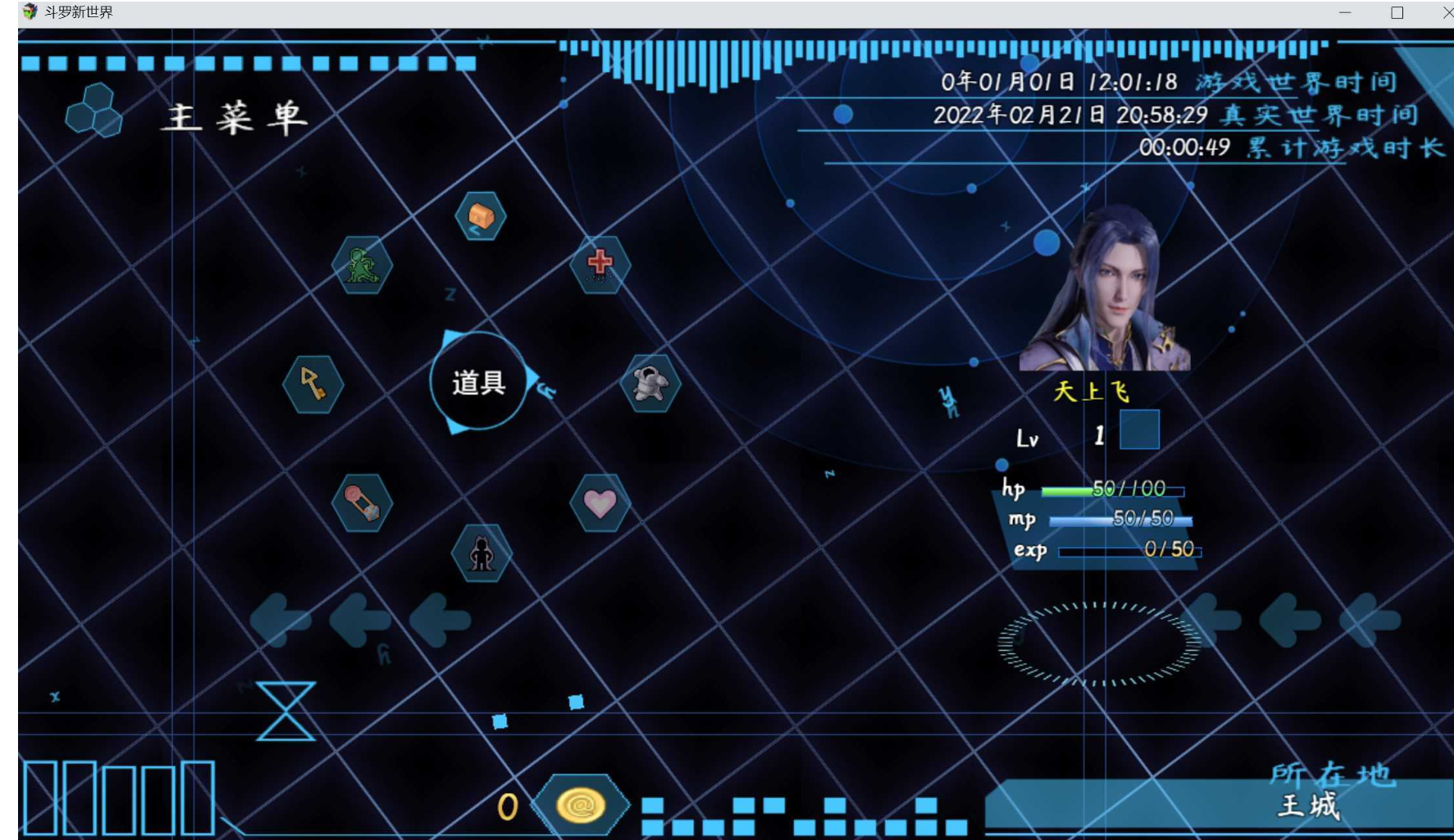Open the silver armor equipment icon
Image resolution: width=1454 pixels, height=840 pixels.
pos(650,384)
